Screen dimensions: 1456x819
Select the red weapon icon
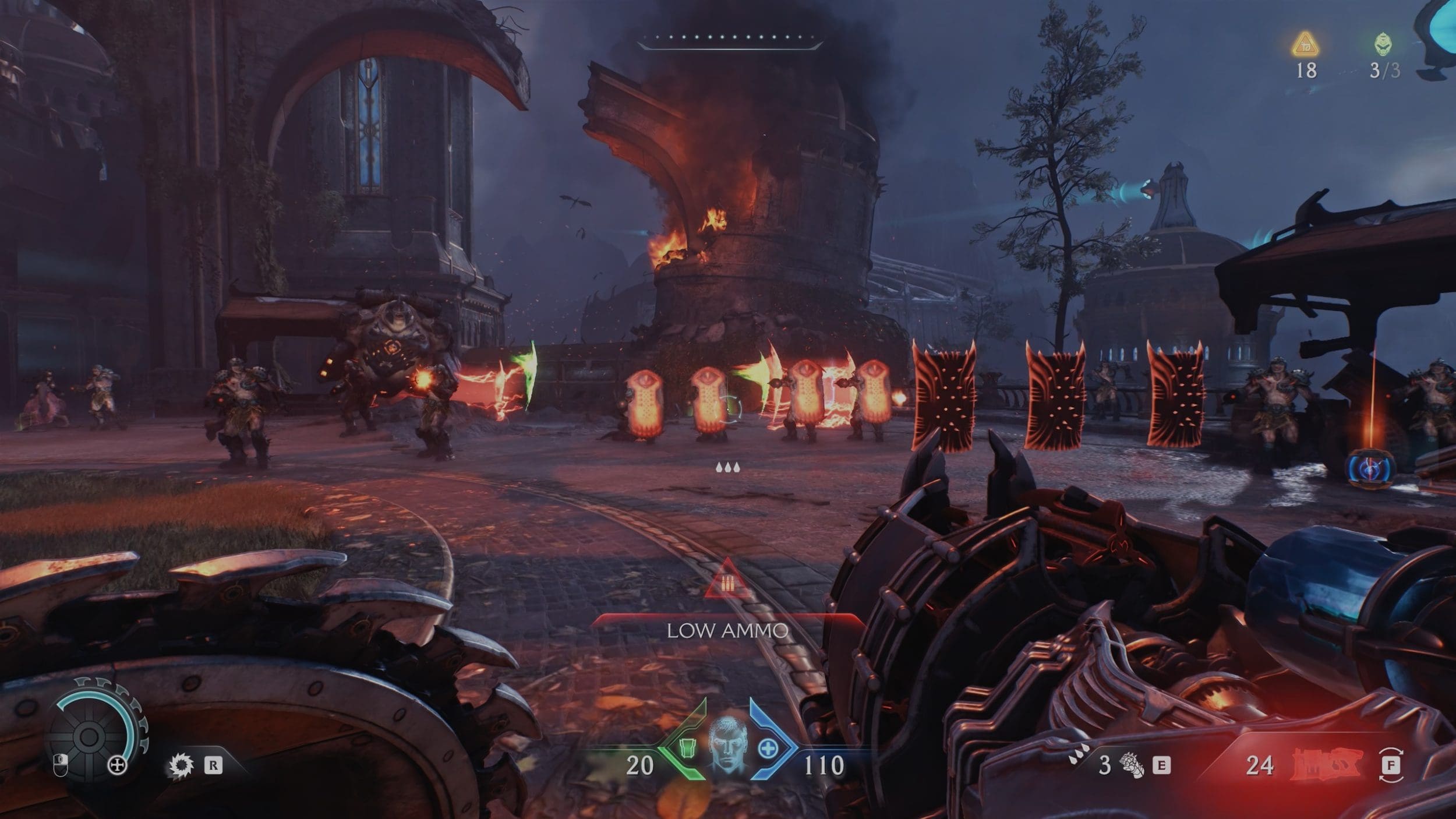coord(1327,764)
